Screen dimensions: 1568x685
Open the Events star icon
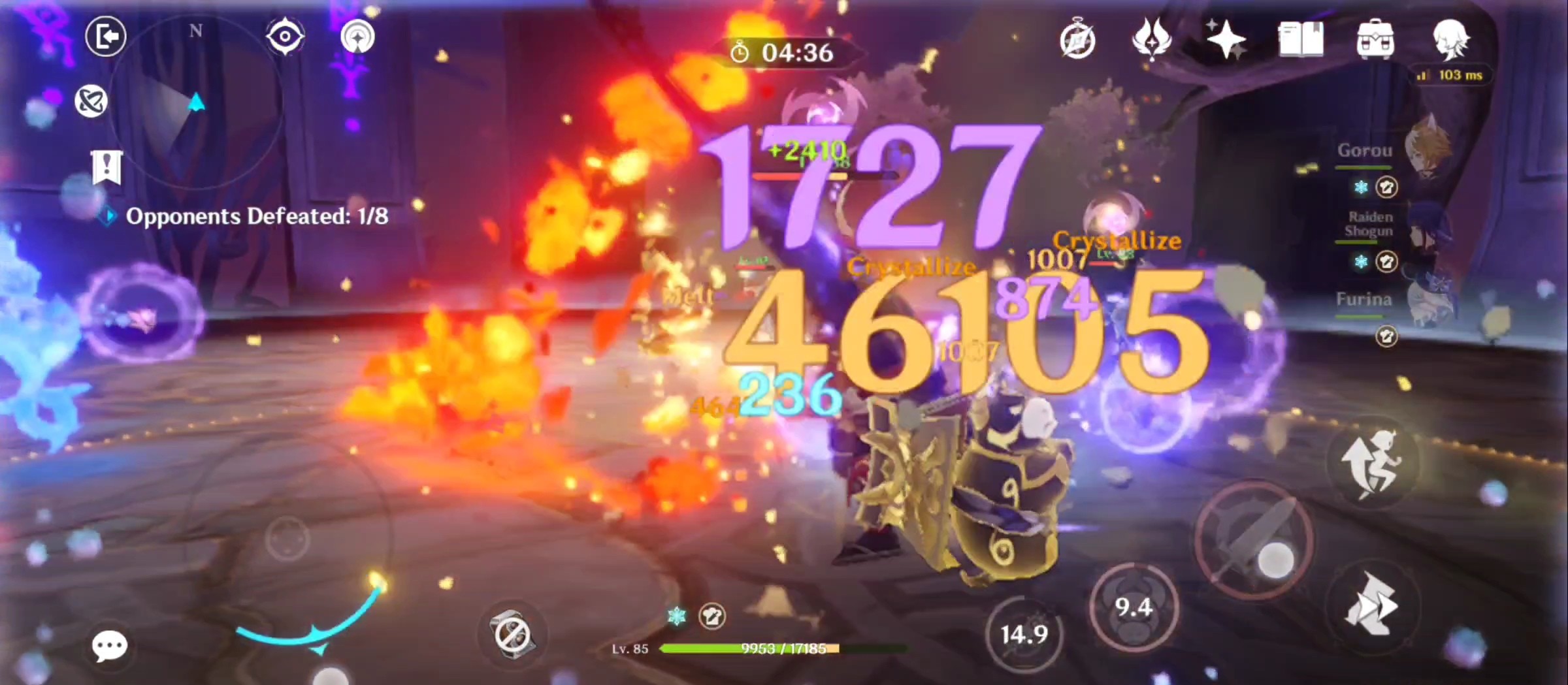pyautogui.click(x=1226, y=39)
